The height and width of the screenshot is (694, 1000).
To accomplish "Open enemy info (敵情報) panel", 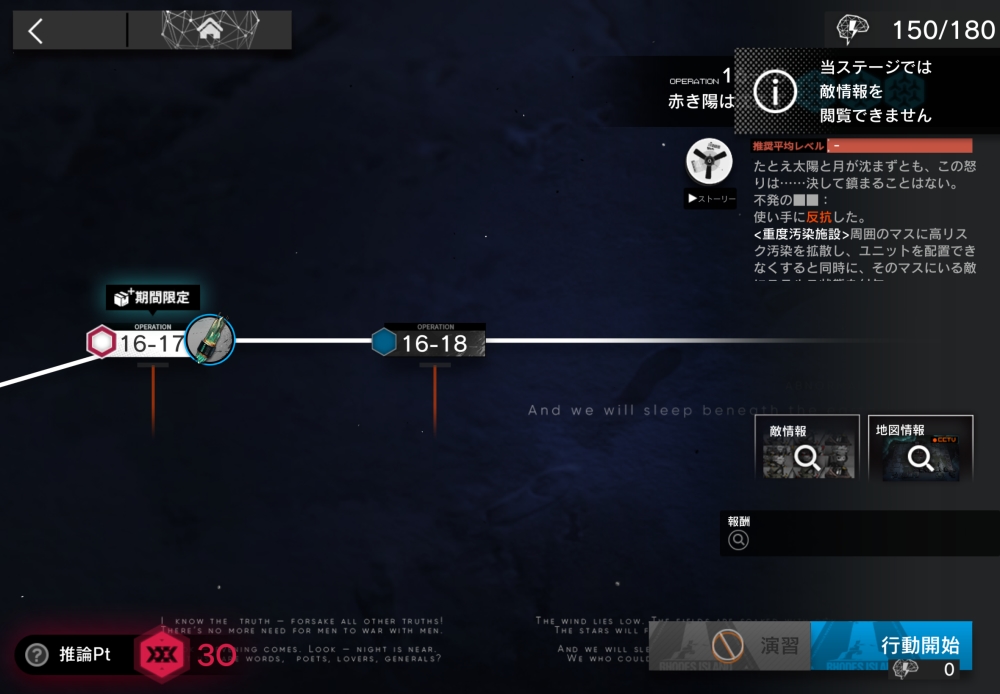I will click(x=807, y=448).
